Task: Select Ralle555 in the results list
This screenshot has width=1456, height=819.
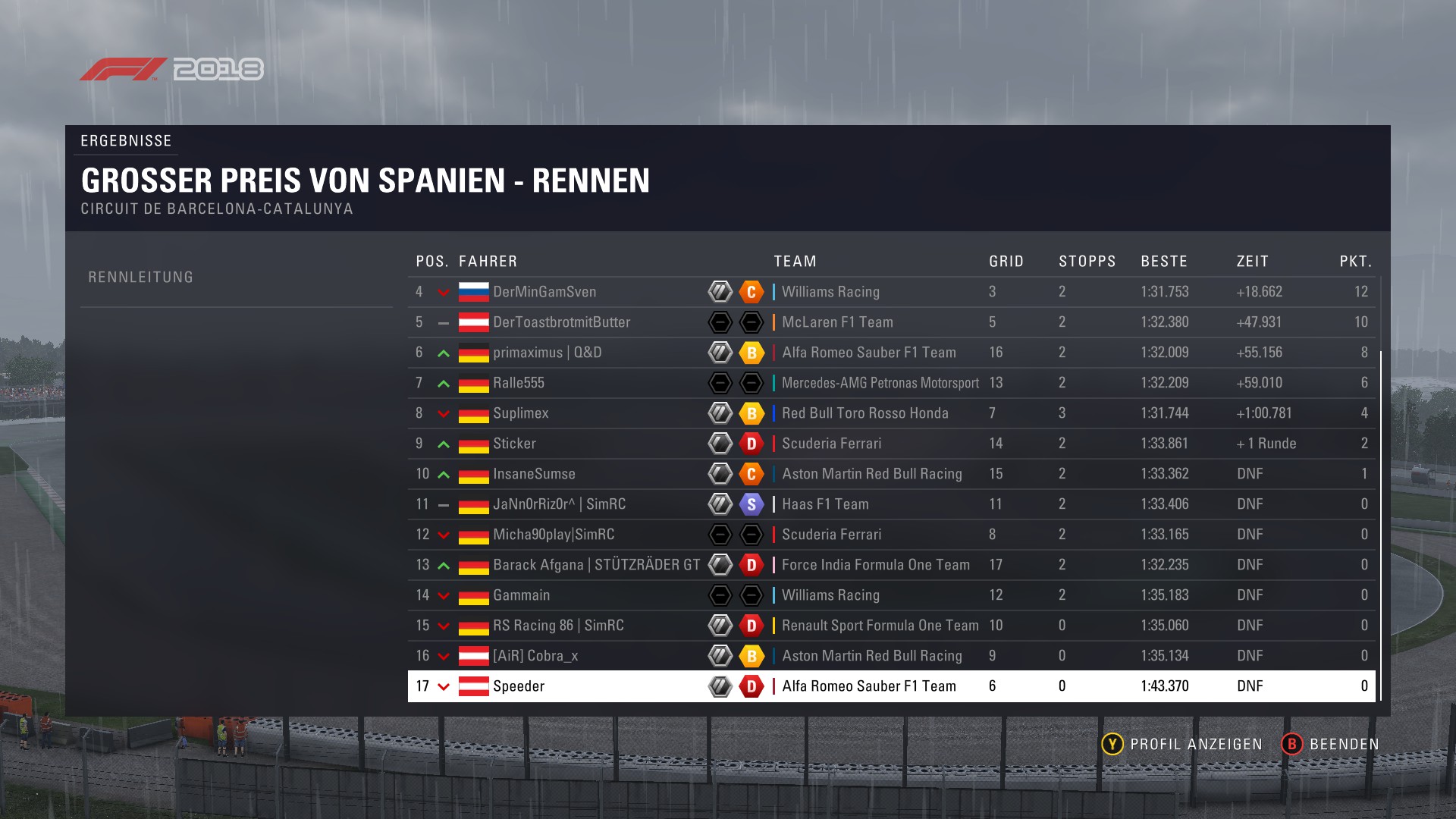Action: click(519, 383)
